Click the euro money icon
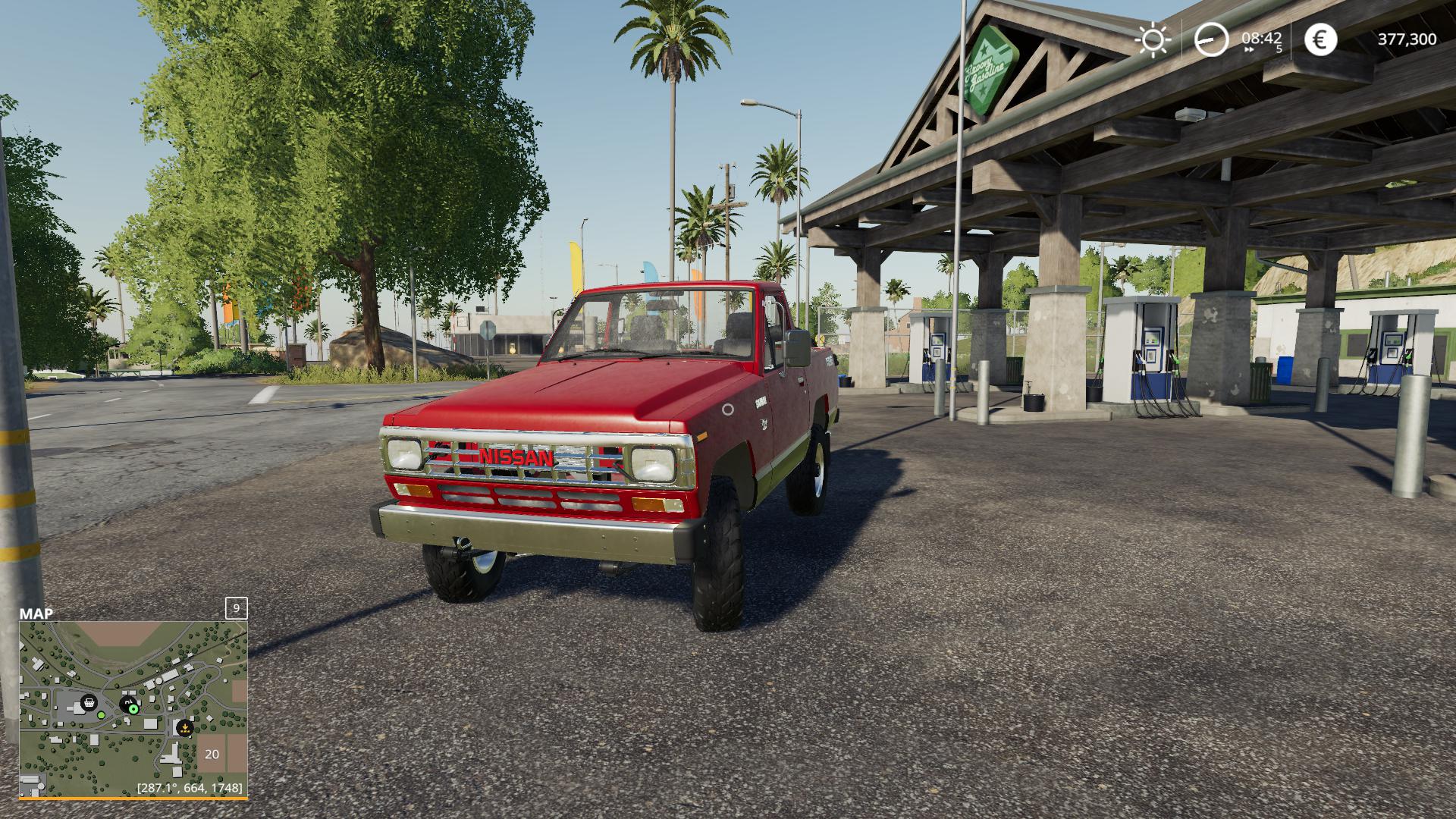This screenshot has width=1456, height=819. tap(1320, 39)
